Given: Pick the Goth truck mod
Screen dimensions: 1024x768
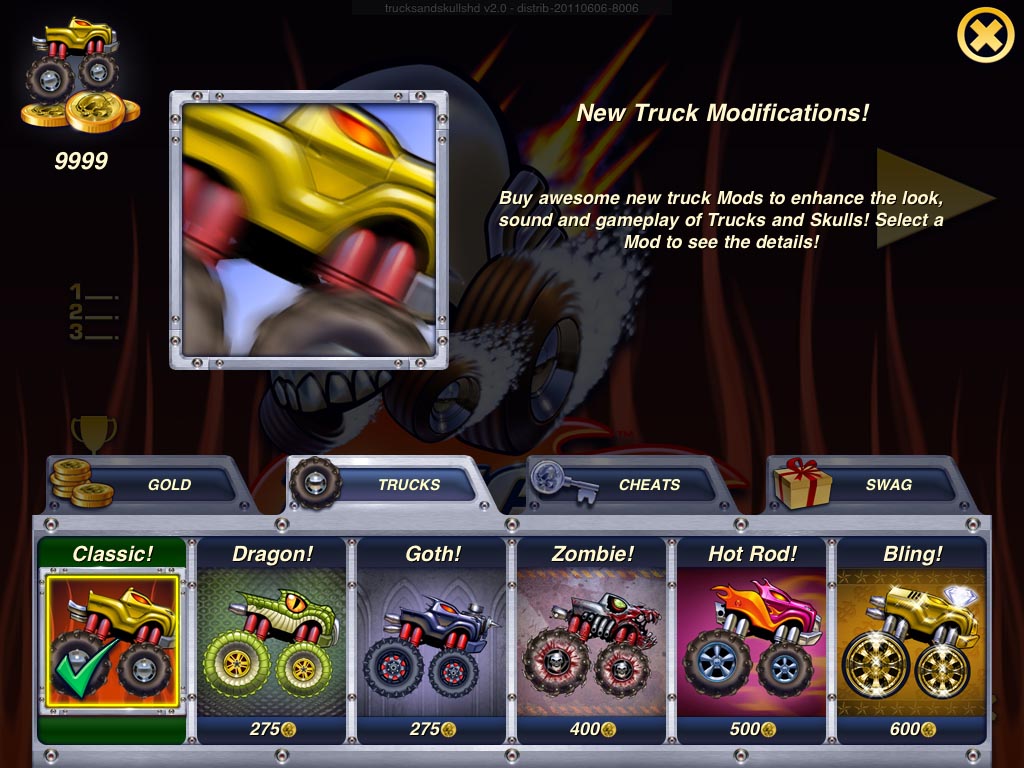Looking at the screenshot, I should tap(432, 640).
